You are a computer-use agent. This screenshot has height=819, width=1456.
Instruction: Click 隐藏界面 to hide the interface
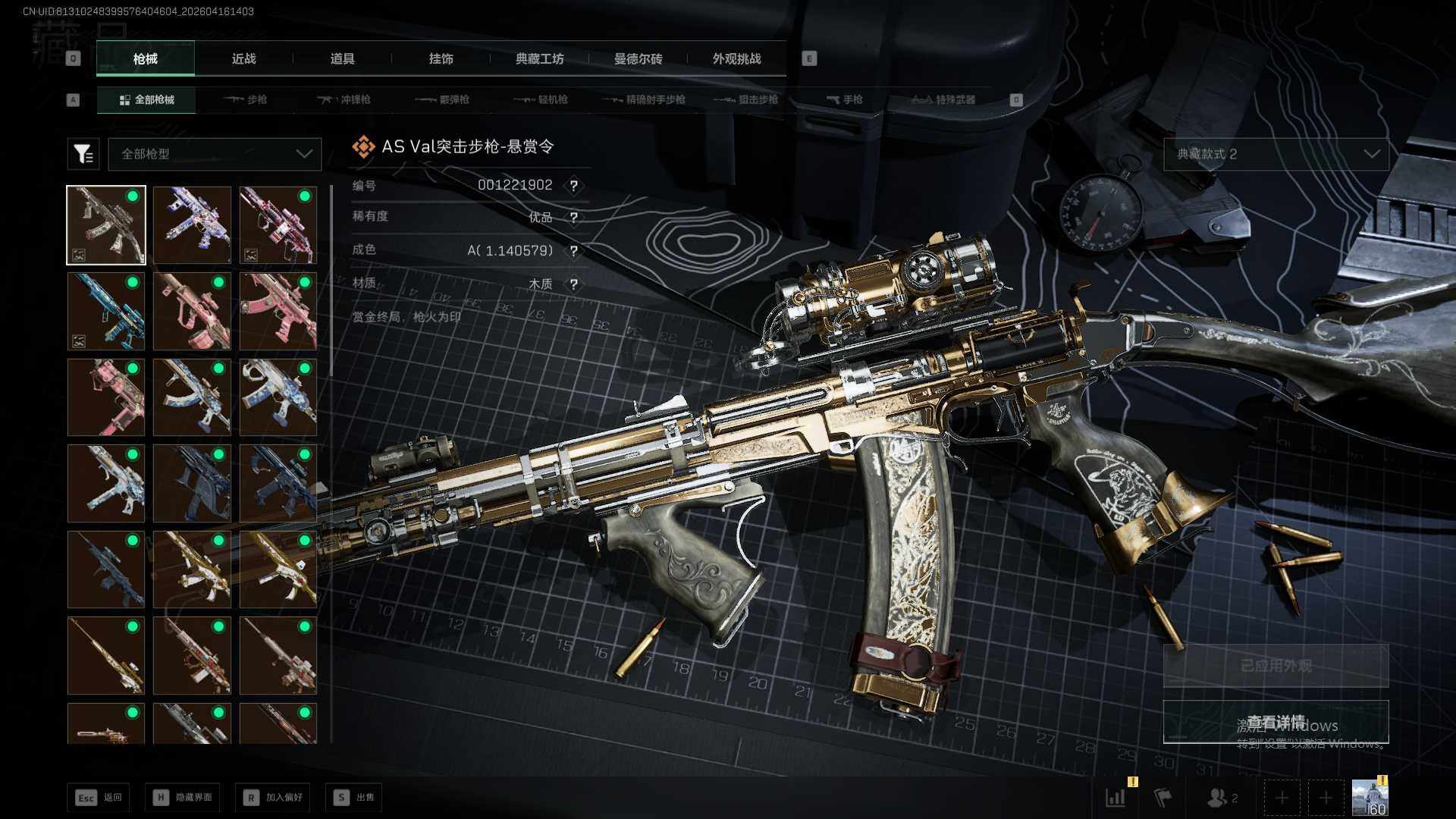tap(183, 797)
